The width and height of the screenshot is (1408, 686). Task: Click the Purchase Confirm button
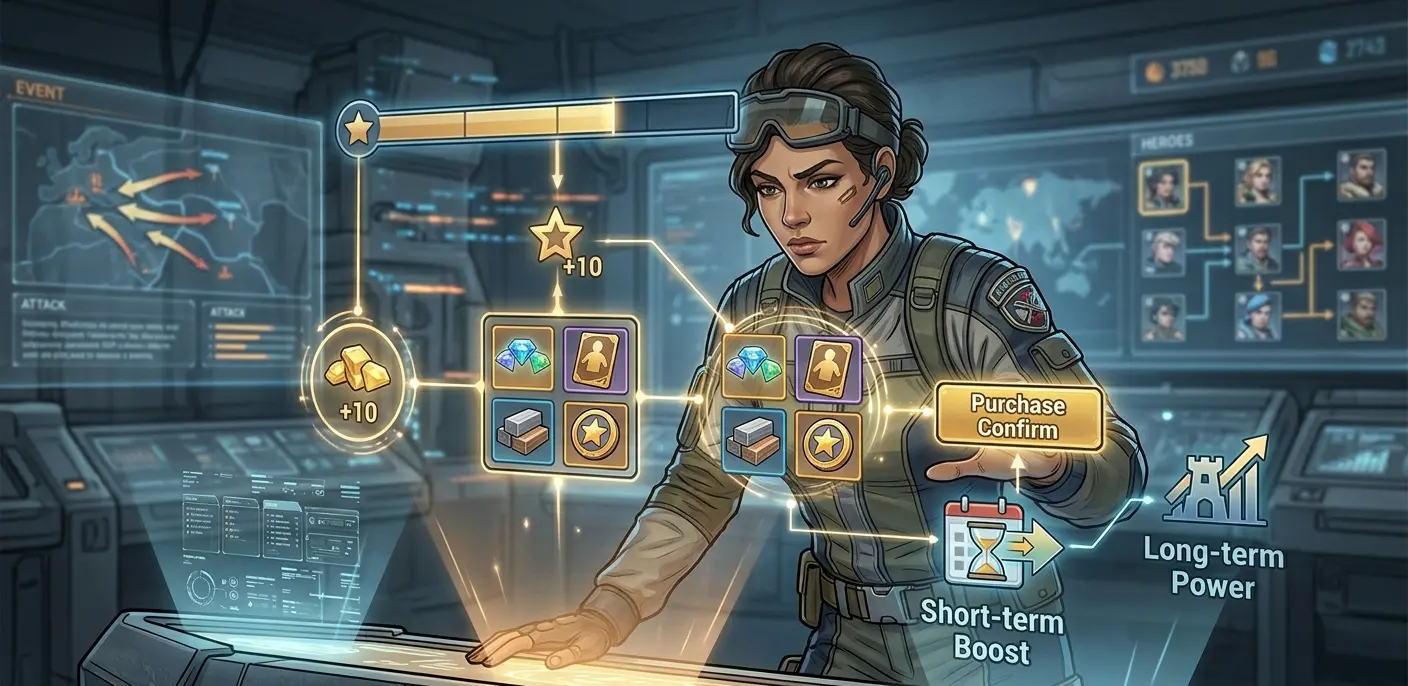click(x=1018, y=419)
